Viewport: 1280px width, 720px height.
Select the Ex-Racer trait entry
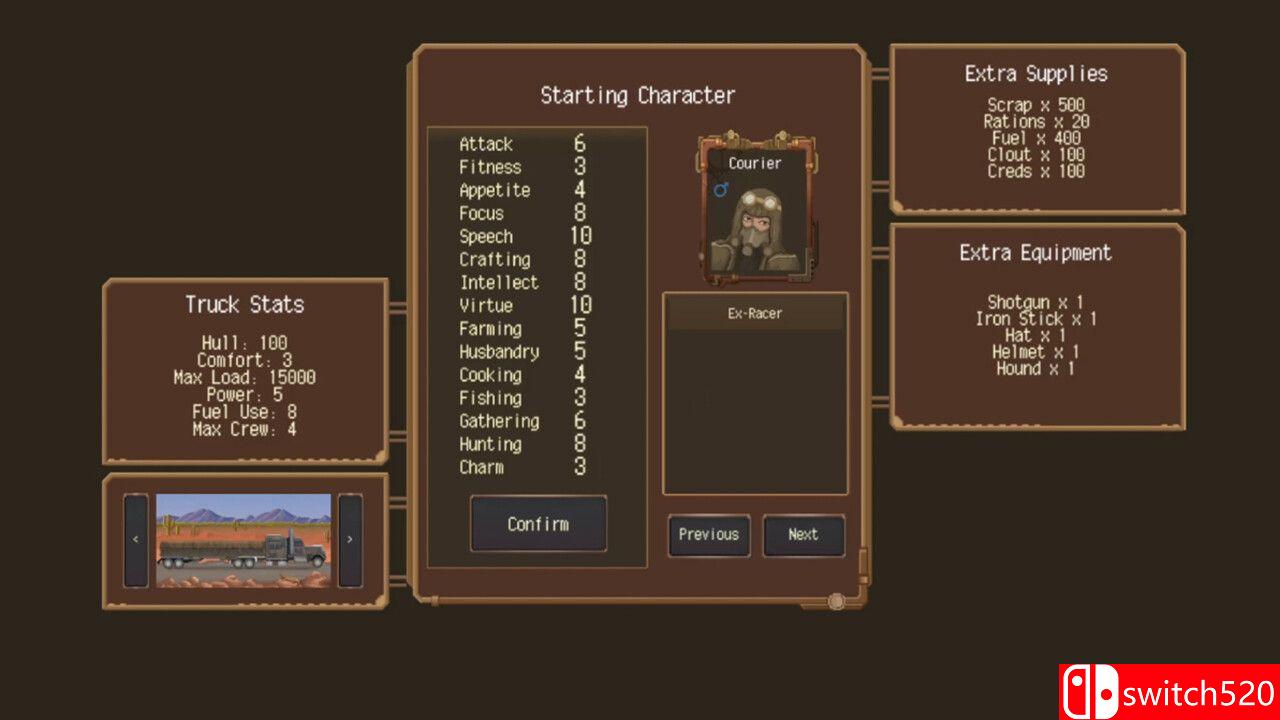coord(756,313)
